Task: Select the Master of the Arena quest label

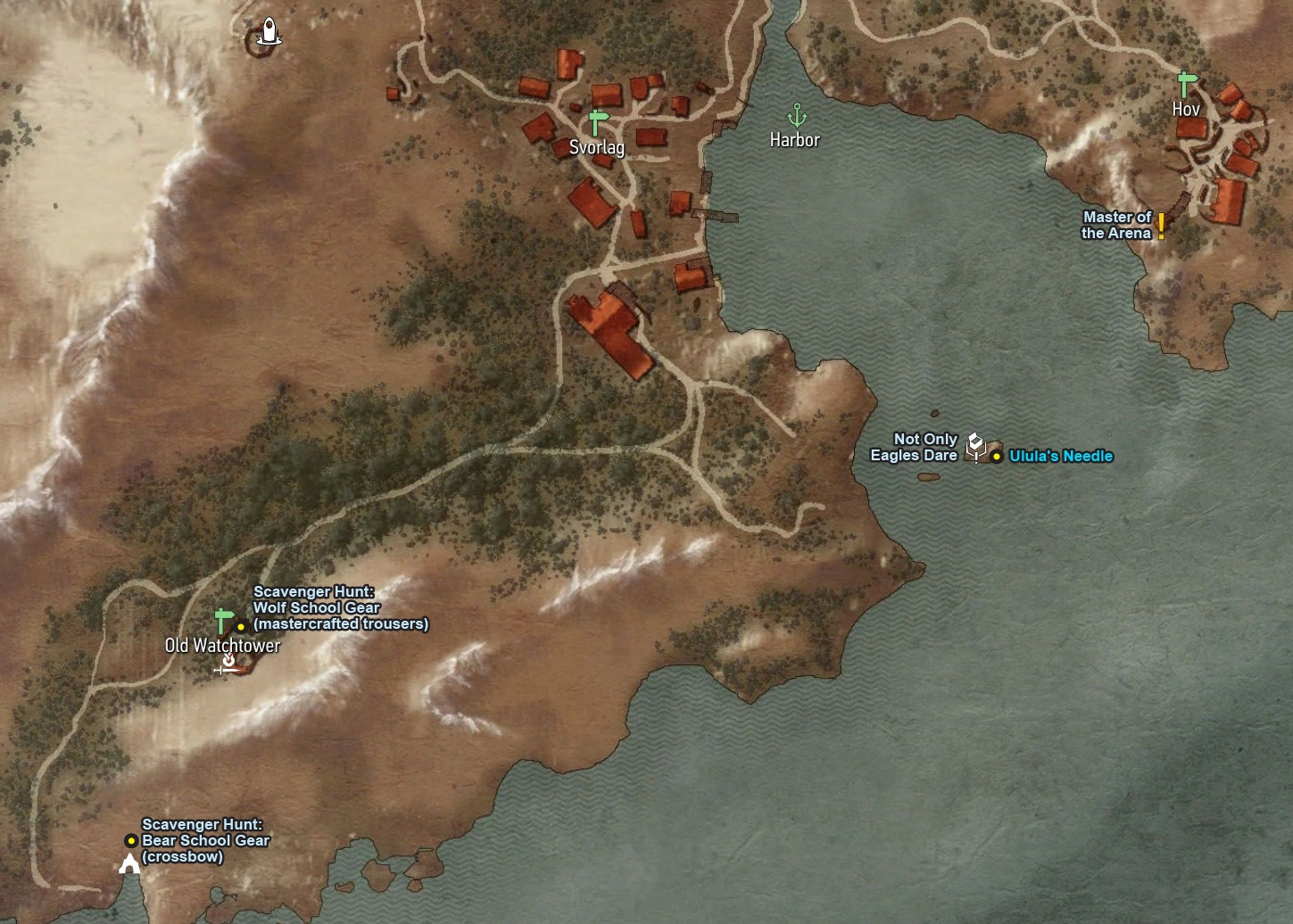Action: (x=1116, y=224)
